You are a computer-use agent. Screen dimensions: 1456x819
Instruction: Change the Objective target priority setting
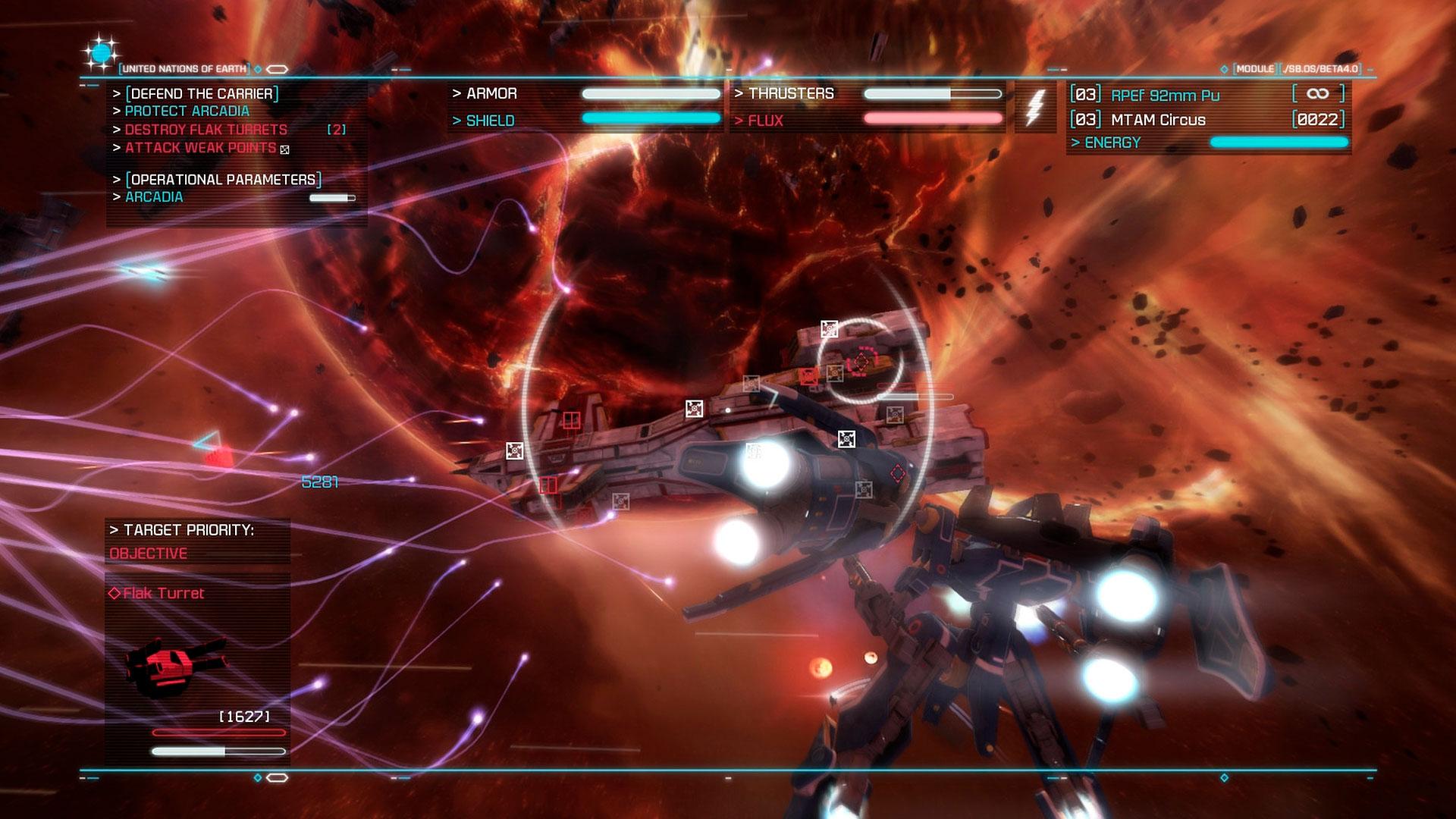click(x=149, y=554)
